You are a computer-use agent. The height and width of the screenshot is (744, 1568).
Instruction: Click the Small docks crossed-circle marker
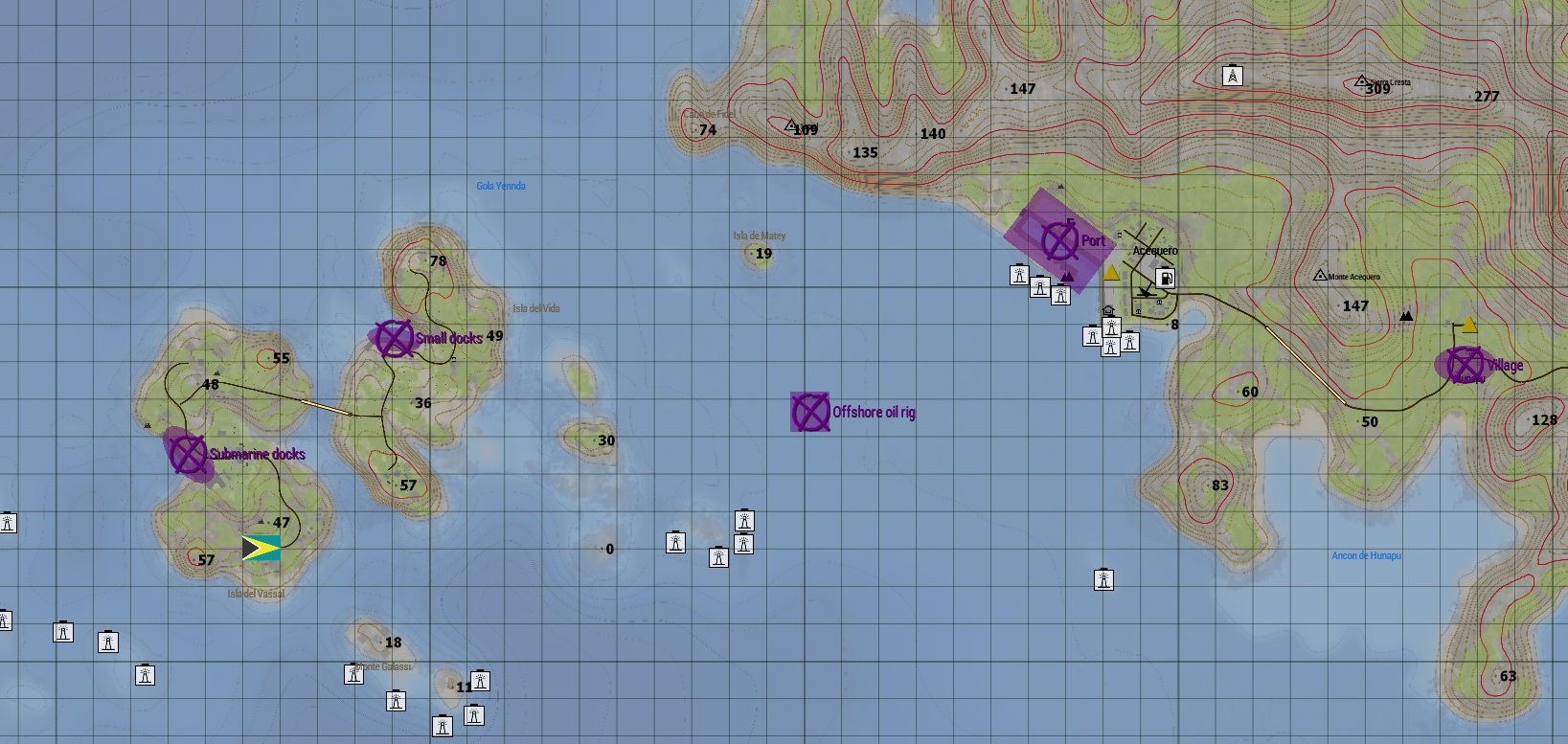(393, 339)
